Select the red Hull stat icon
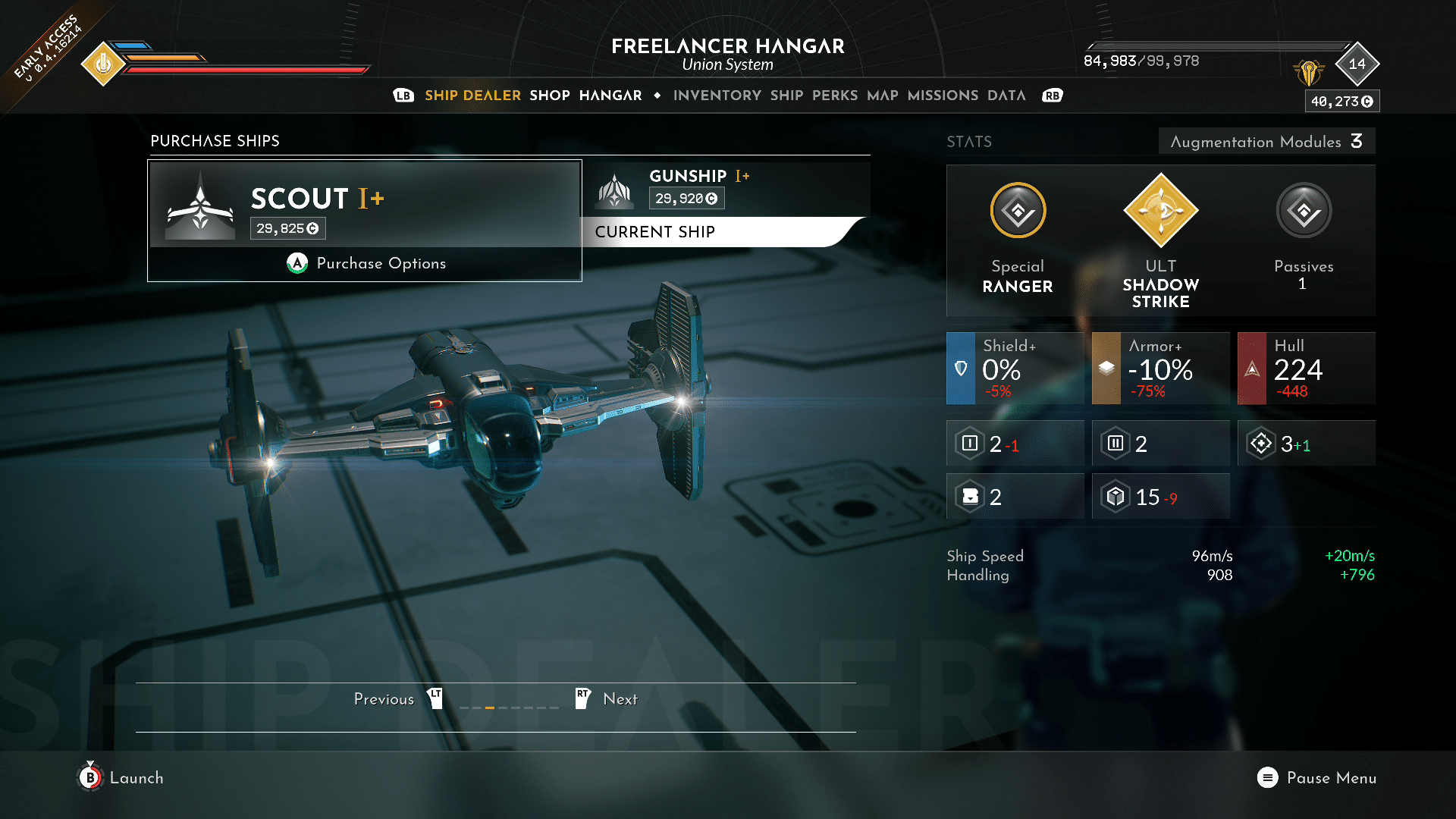The image size is (1456, 819). click(x=1251, y=369)
